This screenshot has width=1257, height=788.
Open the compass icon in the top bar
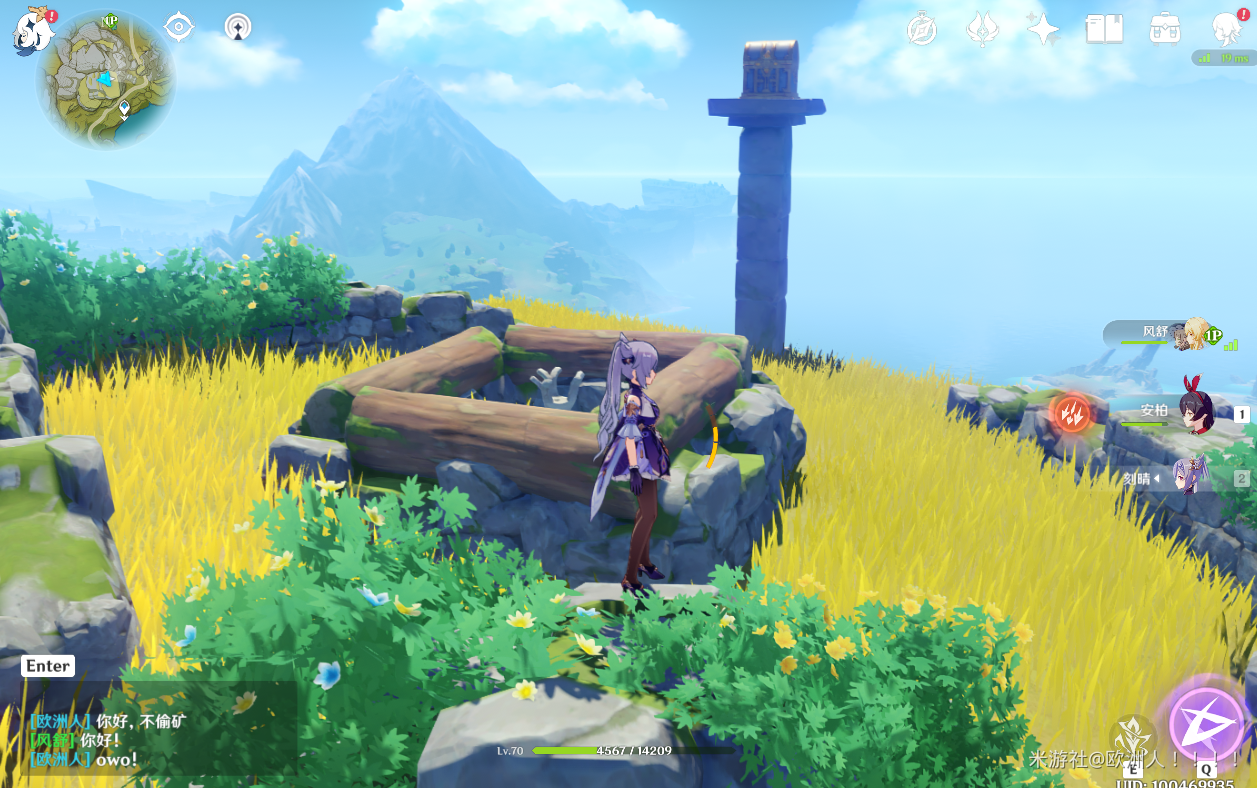click(921, 30)
